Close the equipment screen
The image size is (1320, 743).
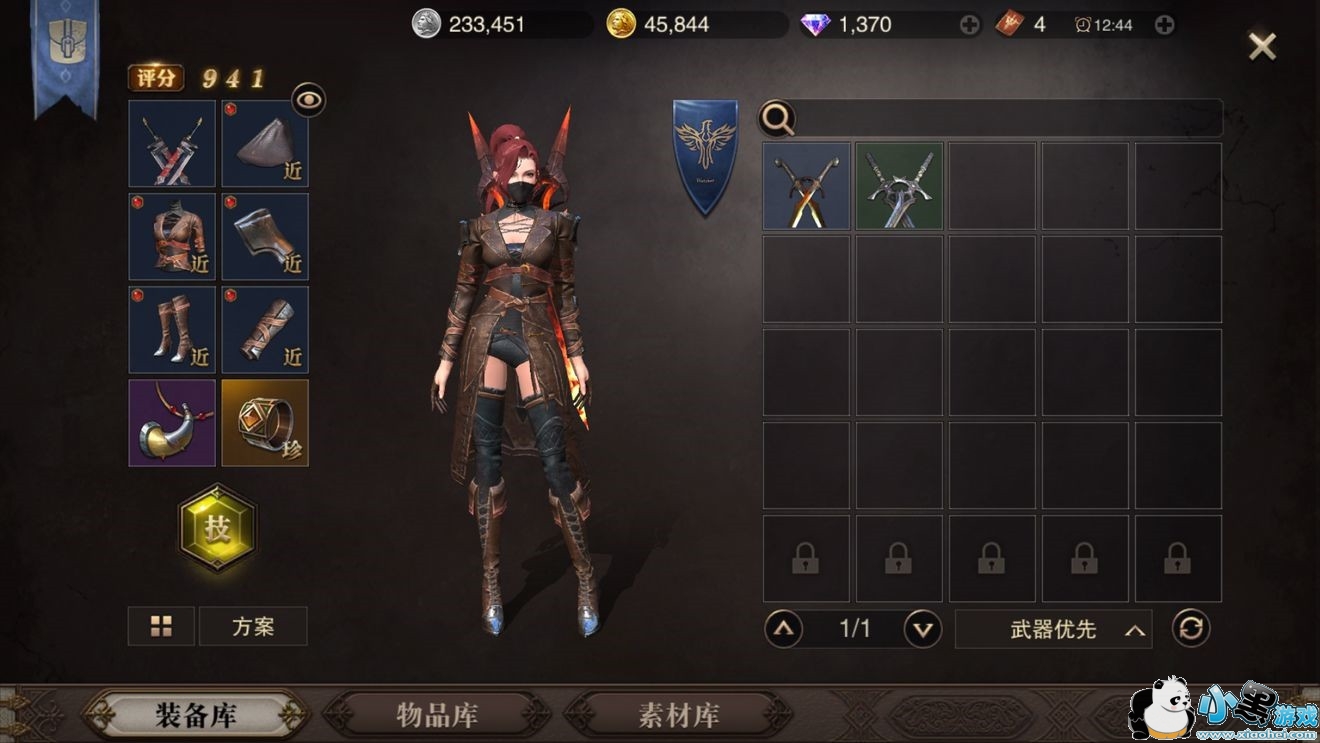(x=1262, y=46)
